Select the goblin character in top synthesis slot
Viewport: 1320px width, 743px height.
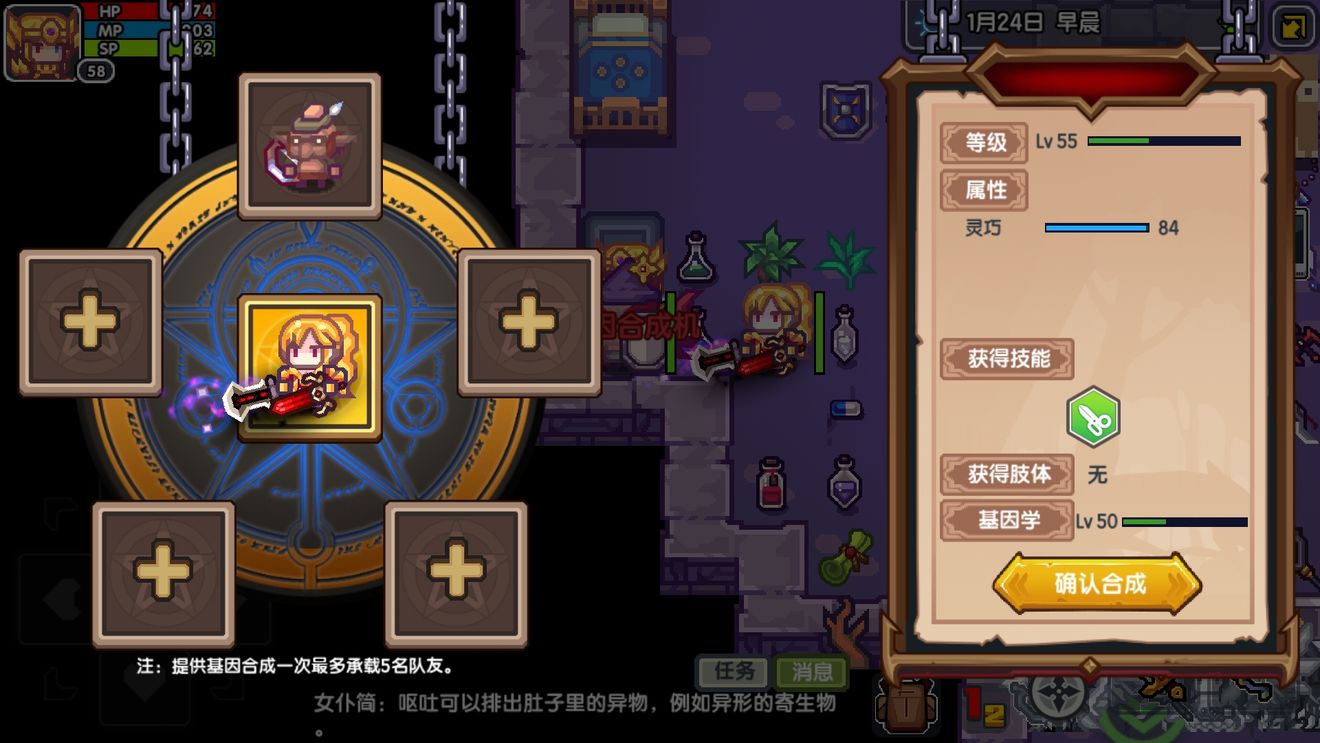tap(308, 145)
